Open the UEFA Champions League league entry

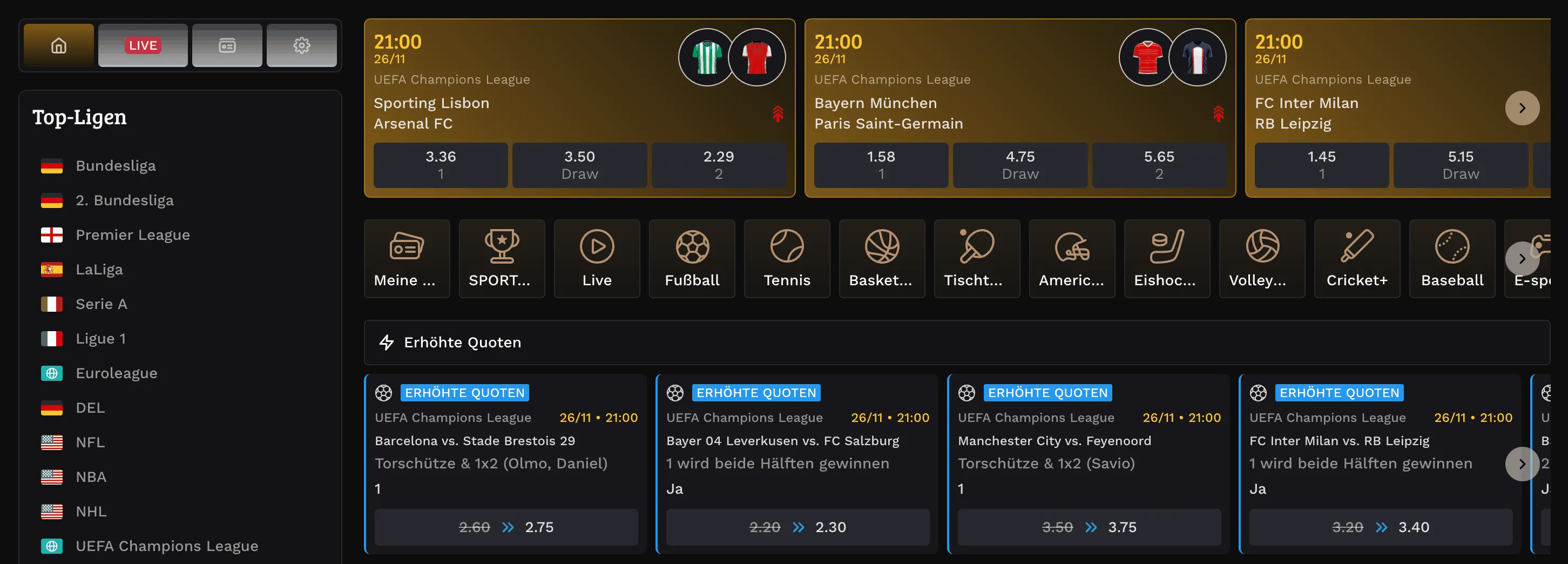click(x=167, y=546)
